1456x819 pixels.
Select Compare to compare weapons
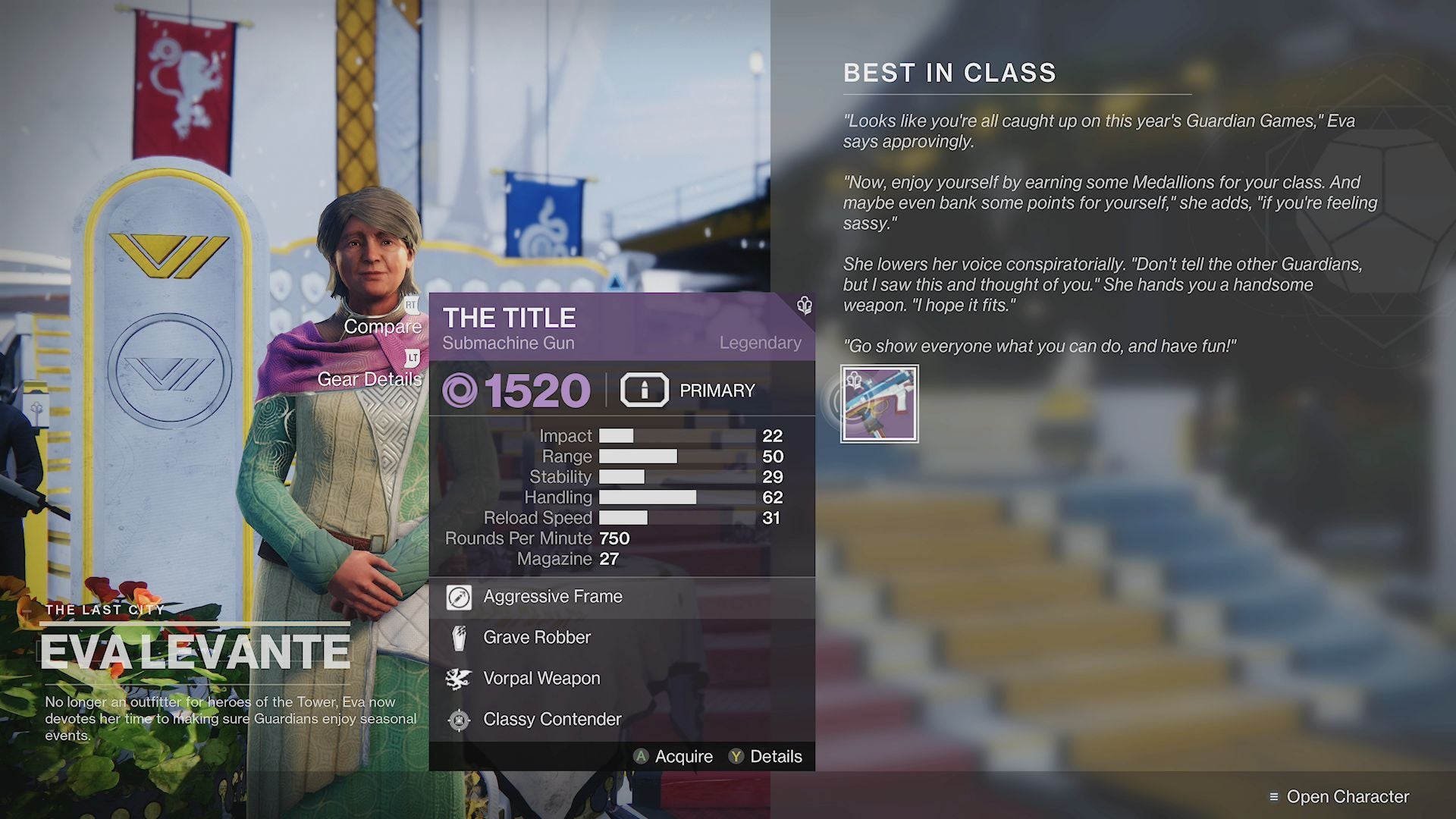(384, 327)
